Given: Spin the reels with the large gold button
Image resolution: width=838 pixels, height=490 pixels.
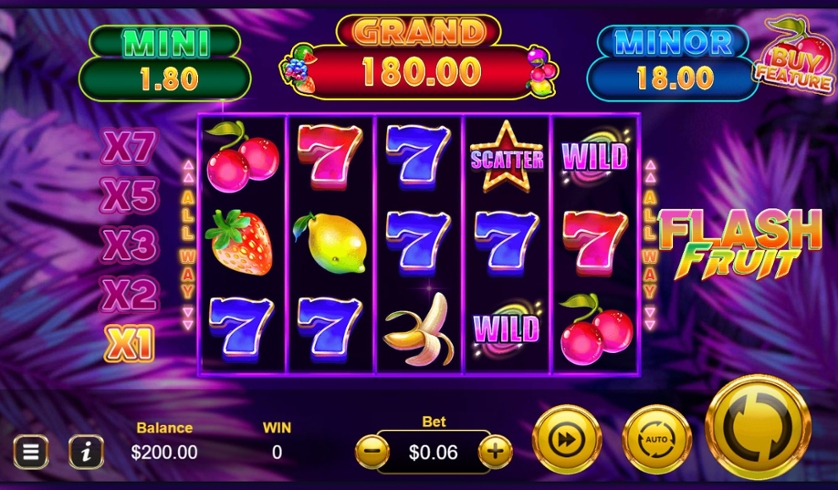Looking at the screenshot, I should coord(757,427).
